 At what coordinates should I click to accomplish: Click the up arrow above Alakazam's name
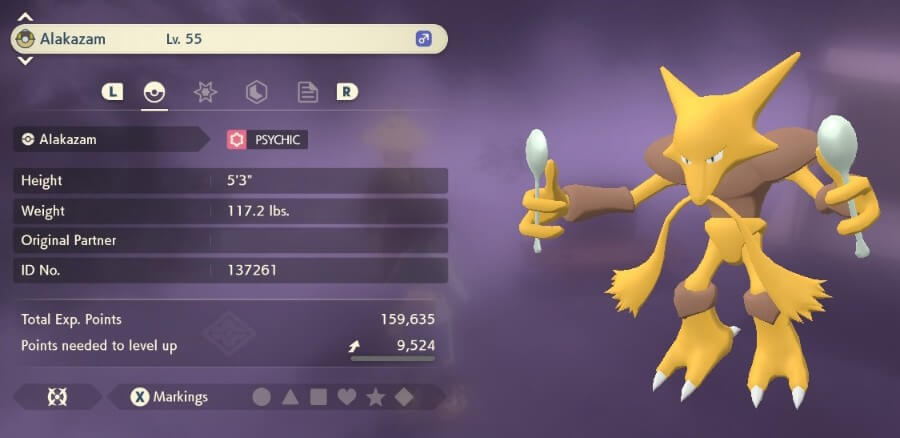point(25,17)
